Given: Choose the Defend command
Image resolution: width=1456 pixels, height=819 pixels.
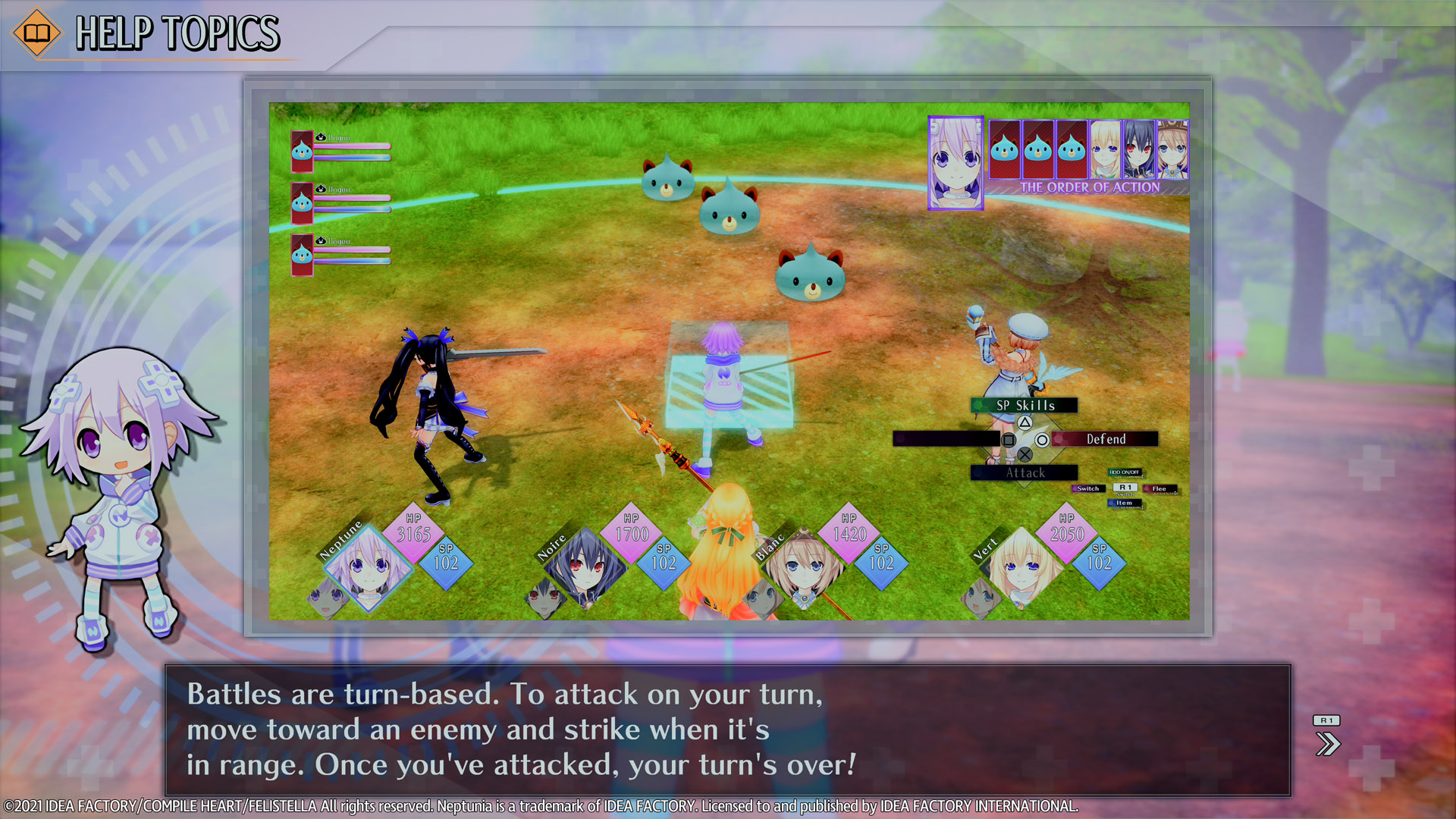Looking at the screenshot, I should coord(1106,439).
